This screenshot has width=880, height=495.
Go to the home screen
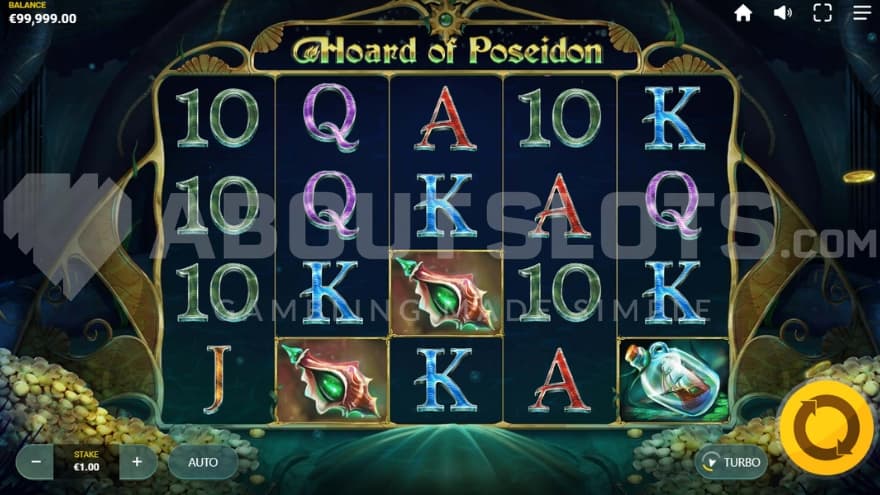point(743,13)
